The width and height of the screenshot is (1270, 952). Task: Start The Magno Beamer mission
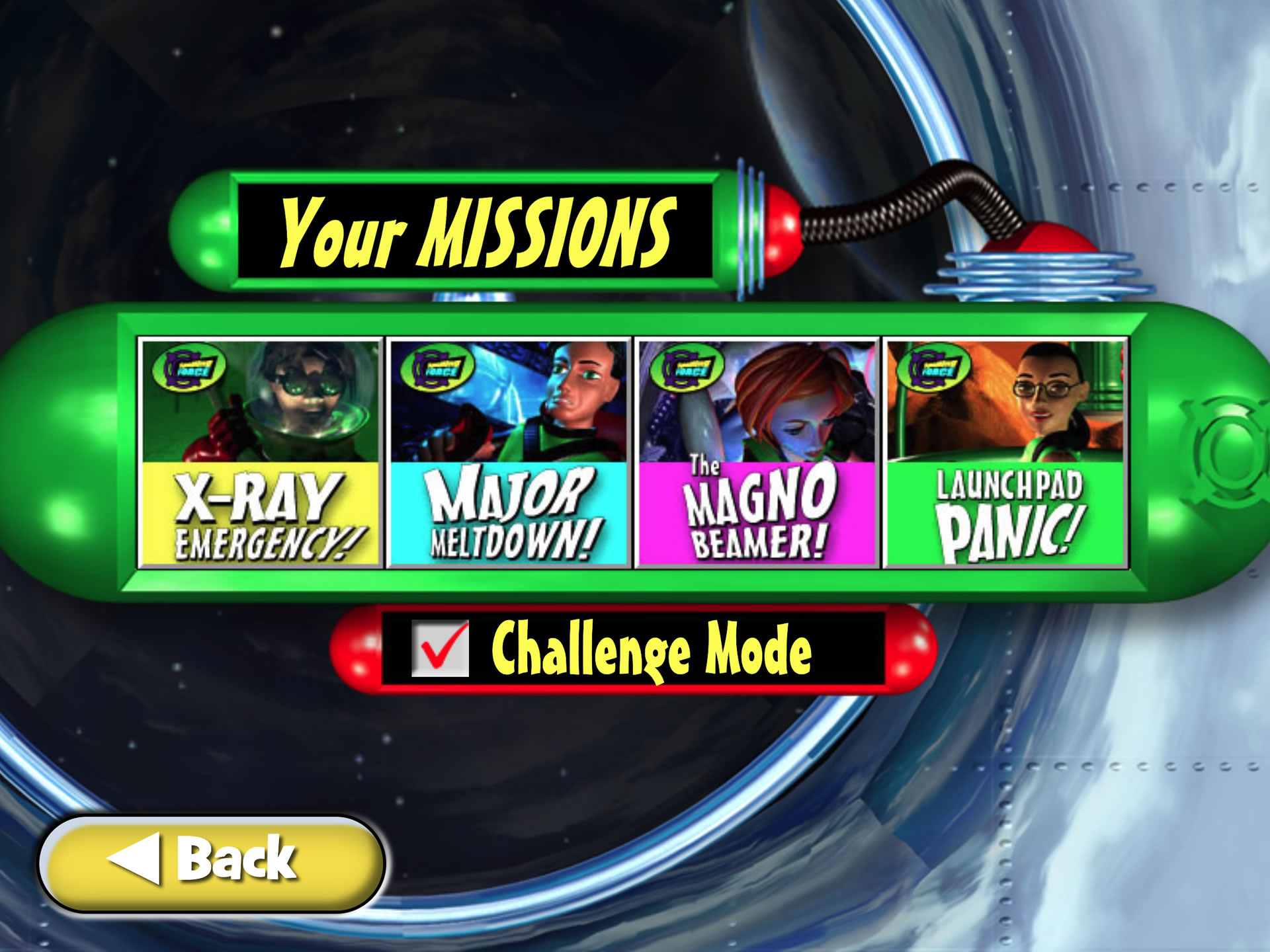[757, 452]
